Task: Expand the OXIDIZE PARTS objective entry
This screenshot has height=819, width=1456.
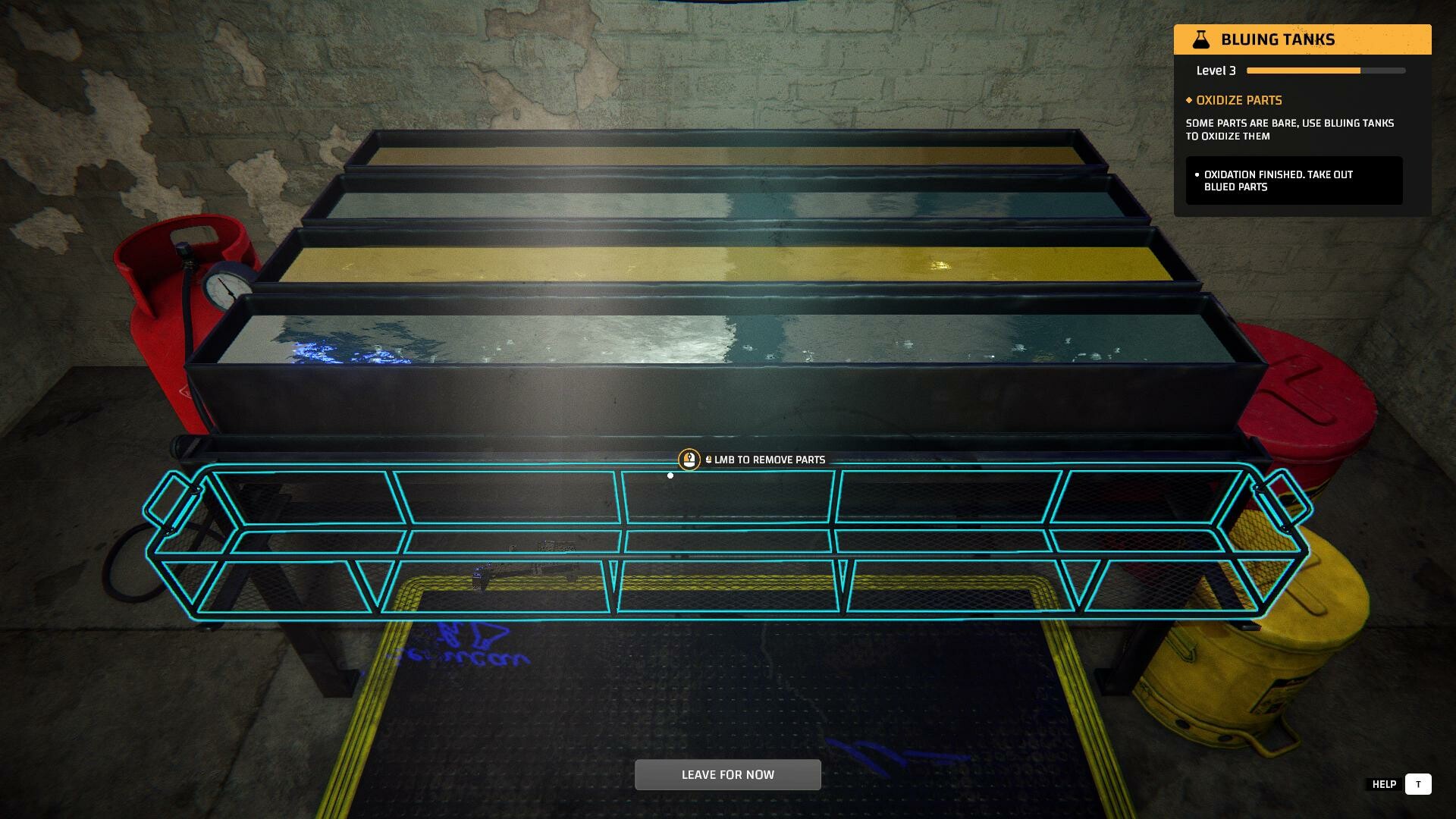Action: pos(1238,100)
